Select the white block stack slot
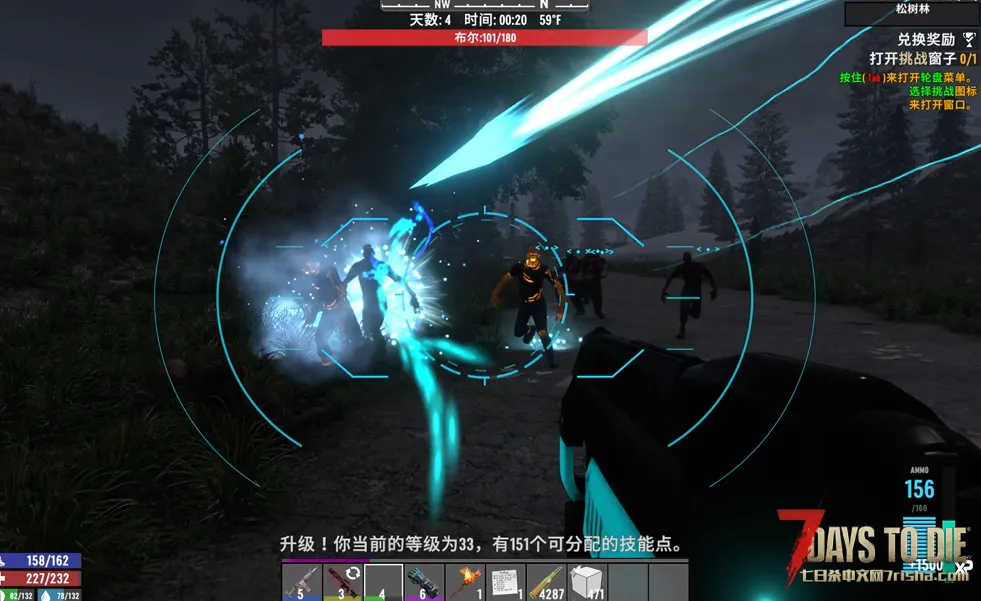This screenshot has width=981, height=601. [x=587, y=582]
